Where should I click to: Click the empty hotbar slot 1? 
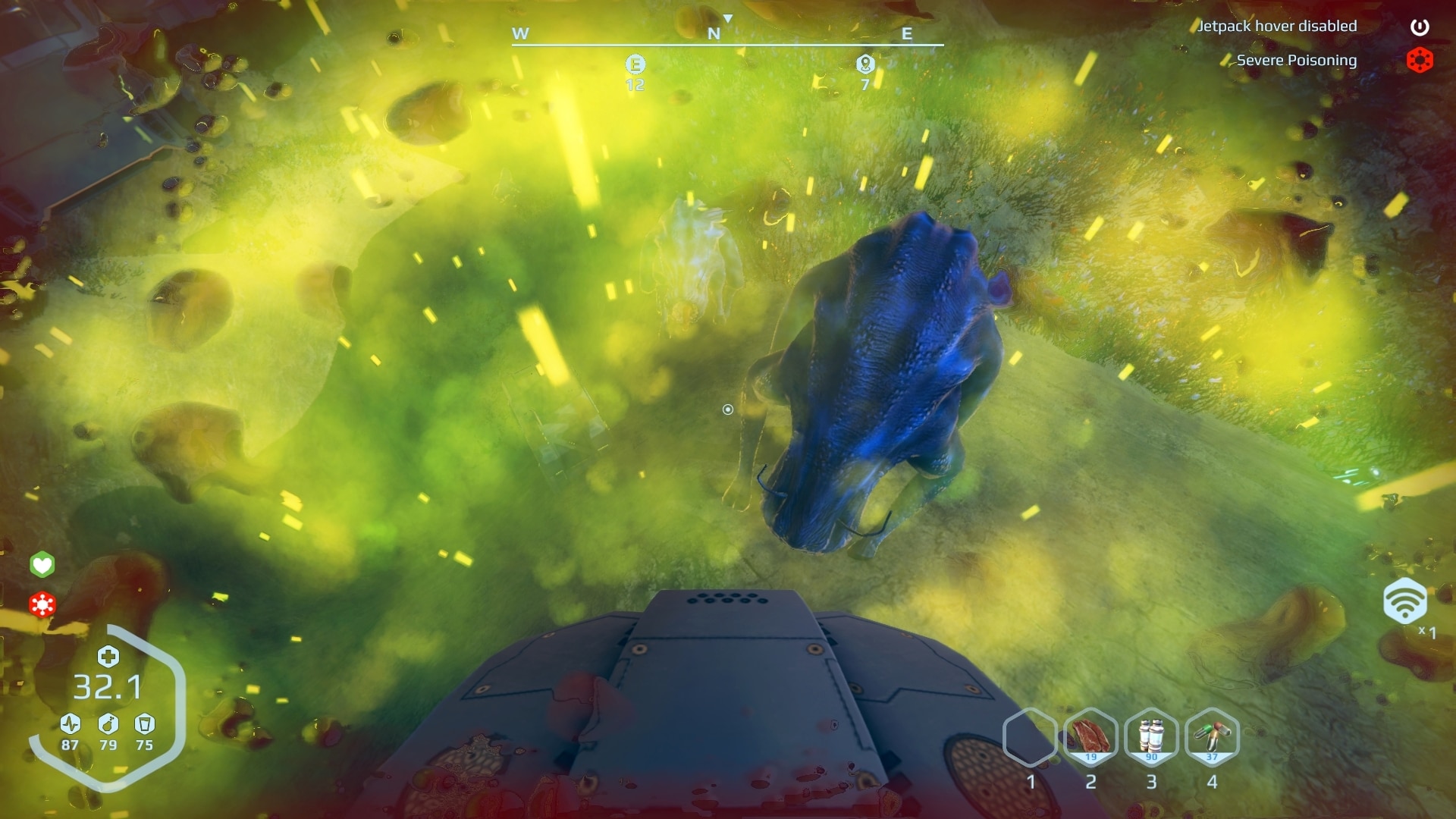click(1031, 736)
